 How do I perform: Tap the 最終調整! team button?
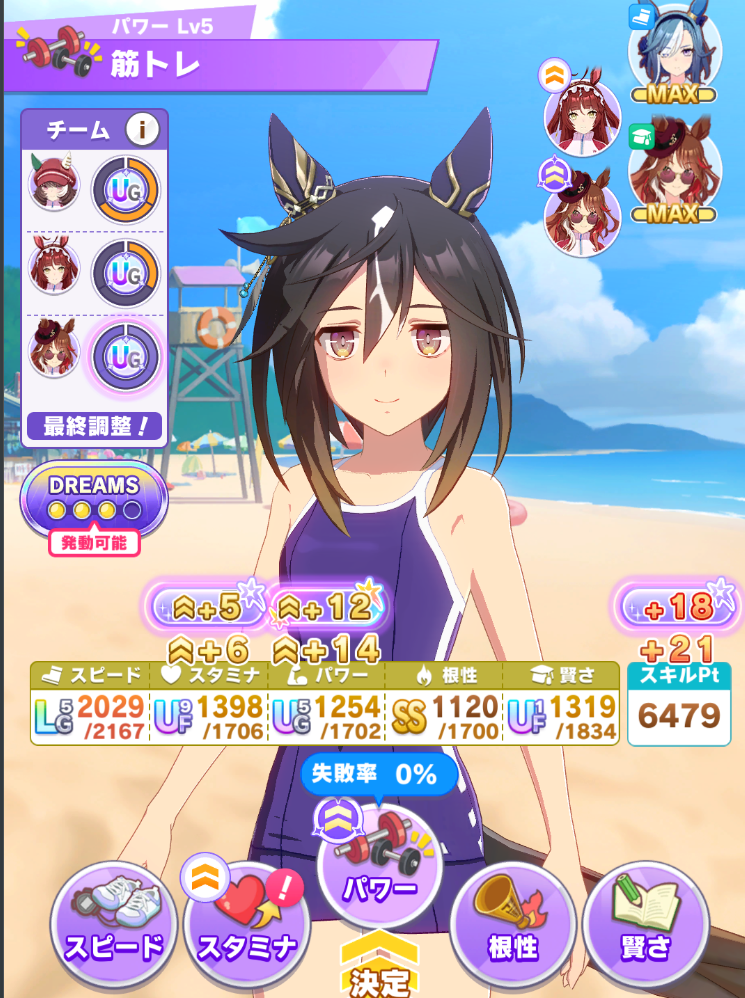(x=95, y=428)
